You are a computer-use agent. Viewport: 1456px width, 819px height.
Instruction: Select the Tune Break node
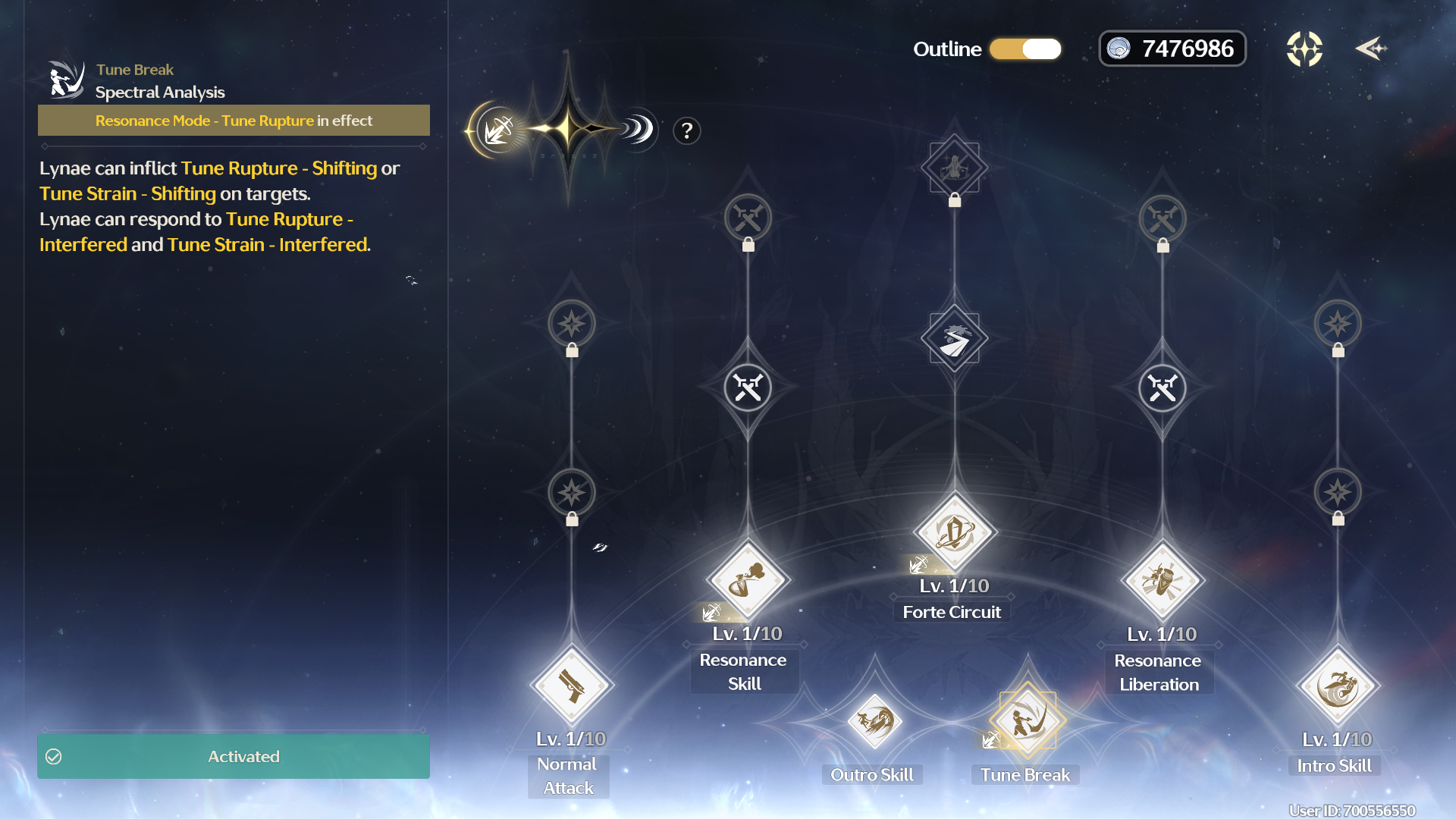pyautogui.click(x=1027, y=721)
